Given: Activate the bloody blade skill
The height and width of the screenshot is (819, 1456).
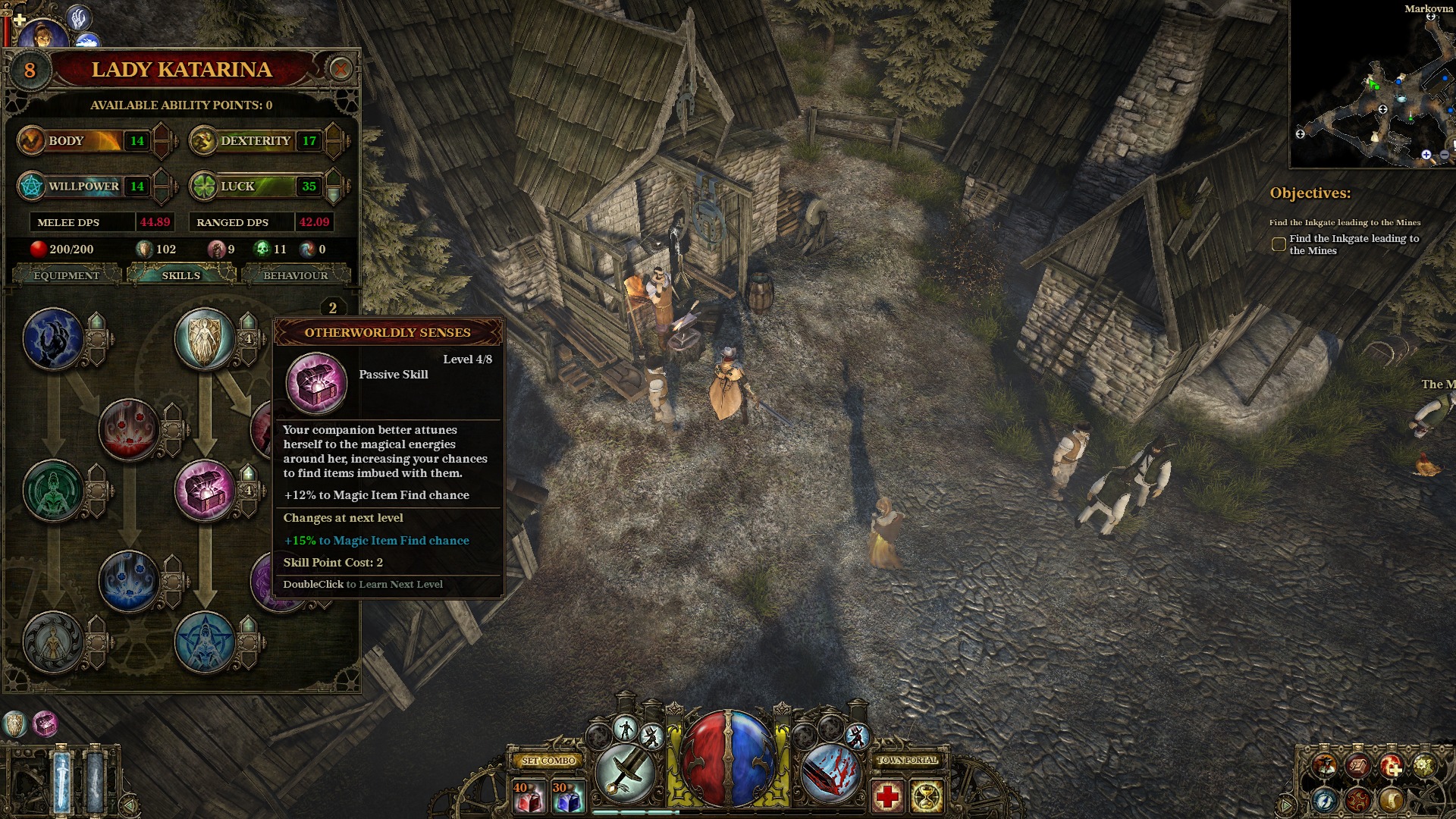Looking at the screenshot, I should (830, 773).
